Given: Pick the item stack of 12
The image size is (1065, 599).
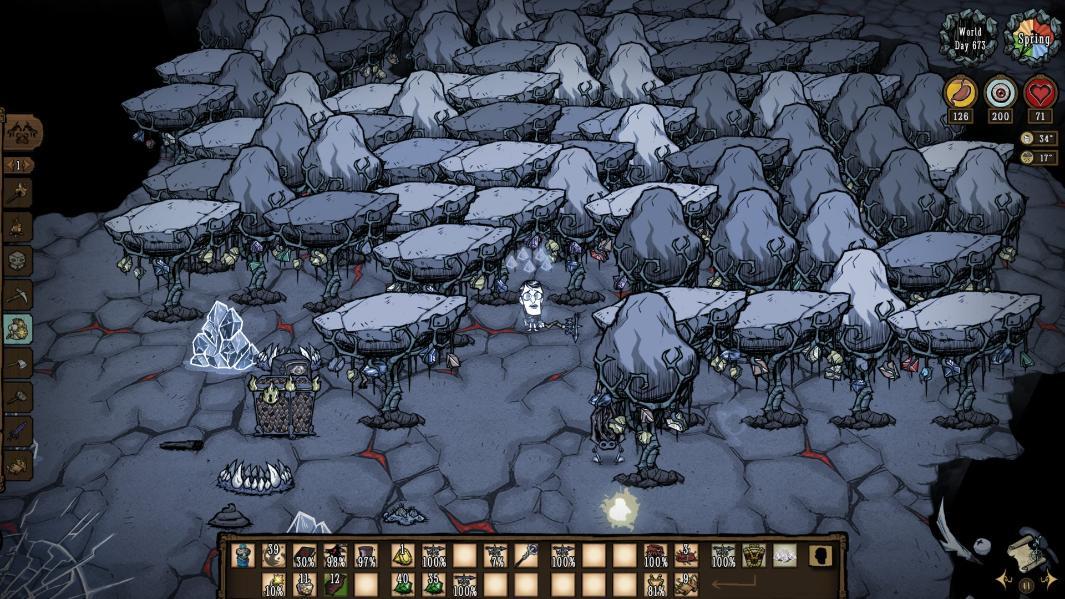Looking at the screenshot, I should [336, 583].
